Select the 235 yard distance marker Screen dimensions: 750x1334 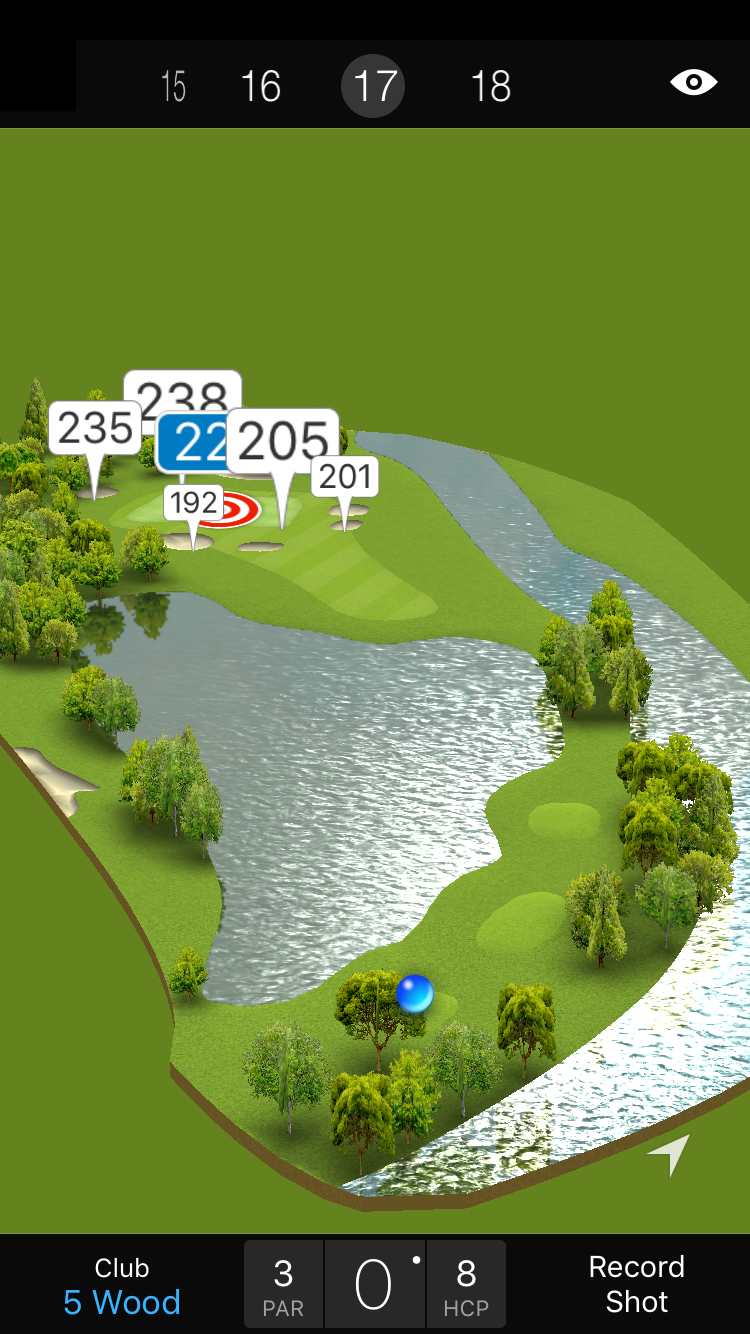click(94, 428)
